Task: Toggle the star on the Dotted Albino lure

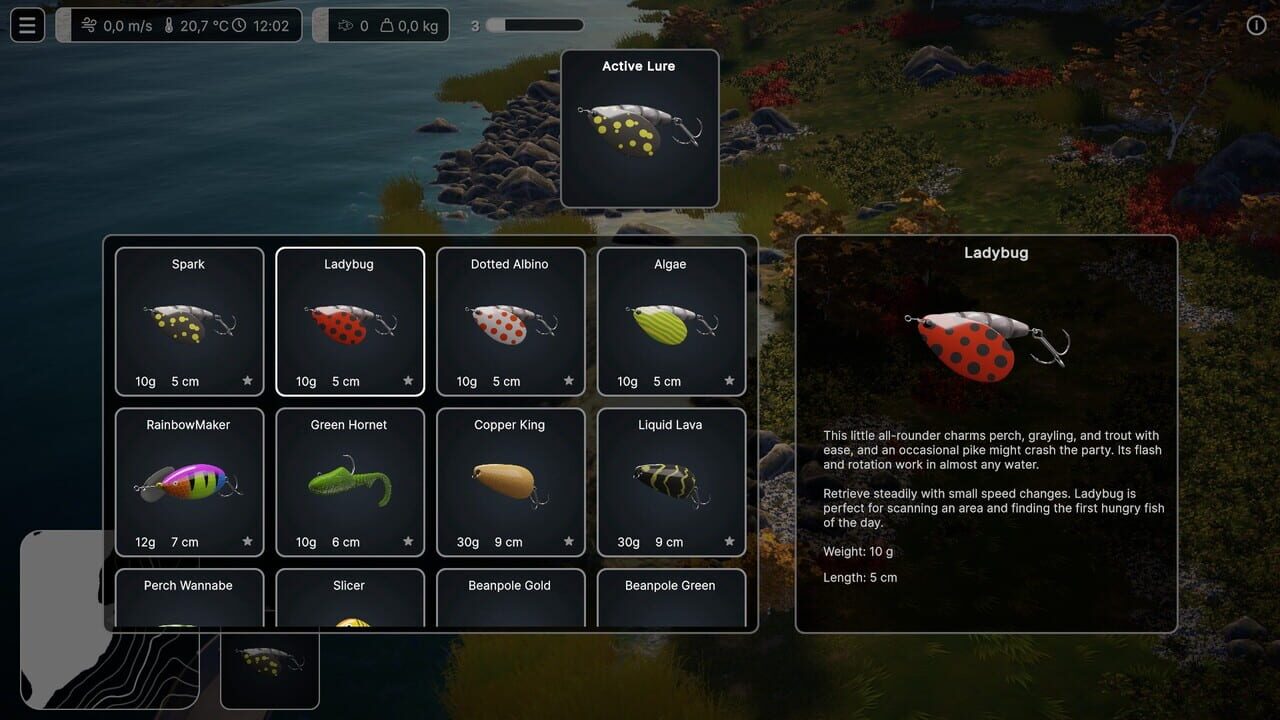Action: click(568, 381)
